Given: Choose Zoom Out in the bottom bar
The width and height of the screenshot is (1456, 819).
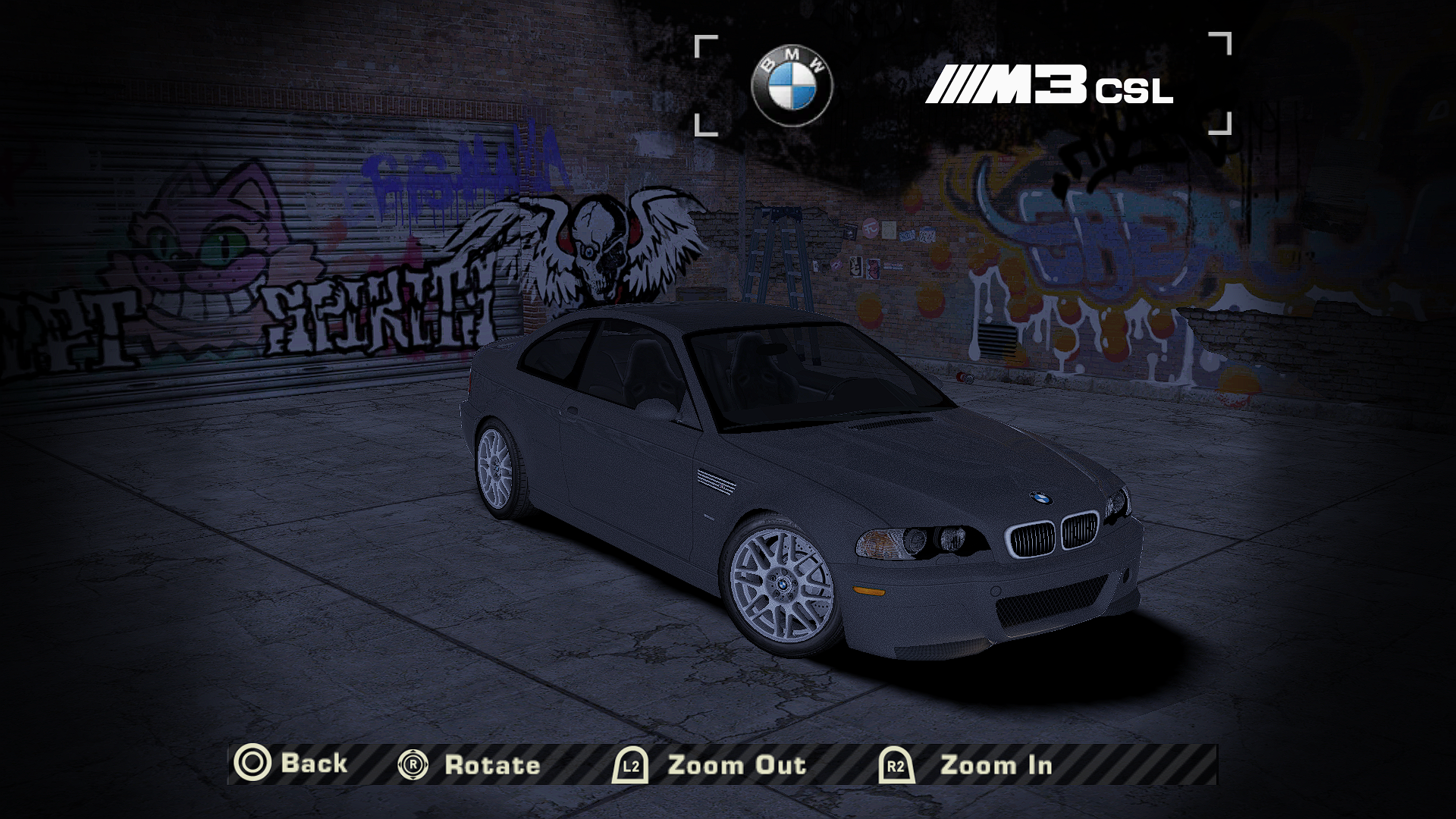Looking at the screenshot, I should pyautogui.click(x=711, y=764).
